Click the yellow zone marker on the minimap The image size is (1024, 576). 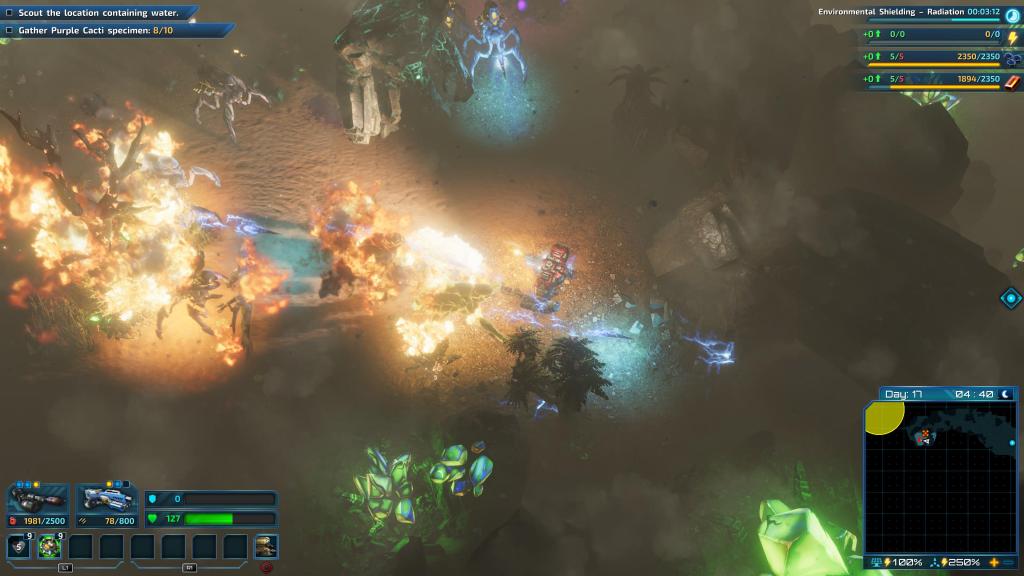pyautogui.click(x=883, y=417)
